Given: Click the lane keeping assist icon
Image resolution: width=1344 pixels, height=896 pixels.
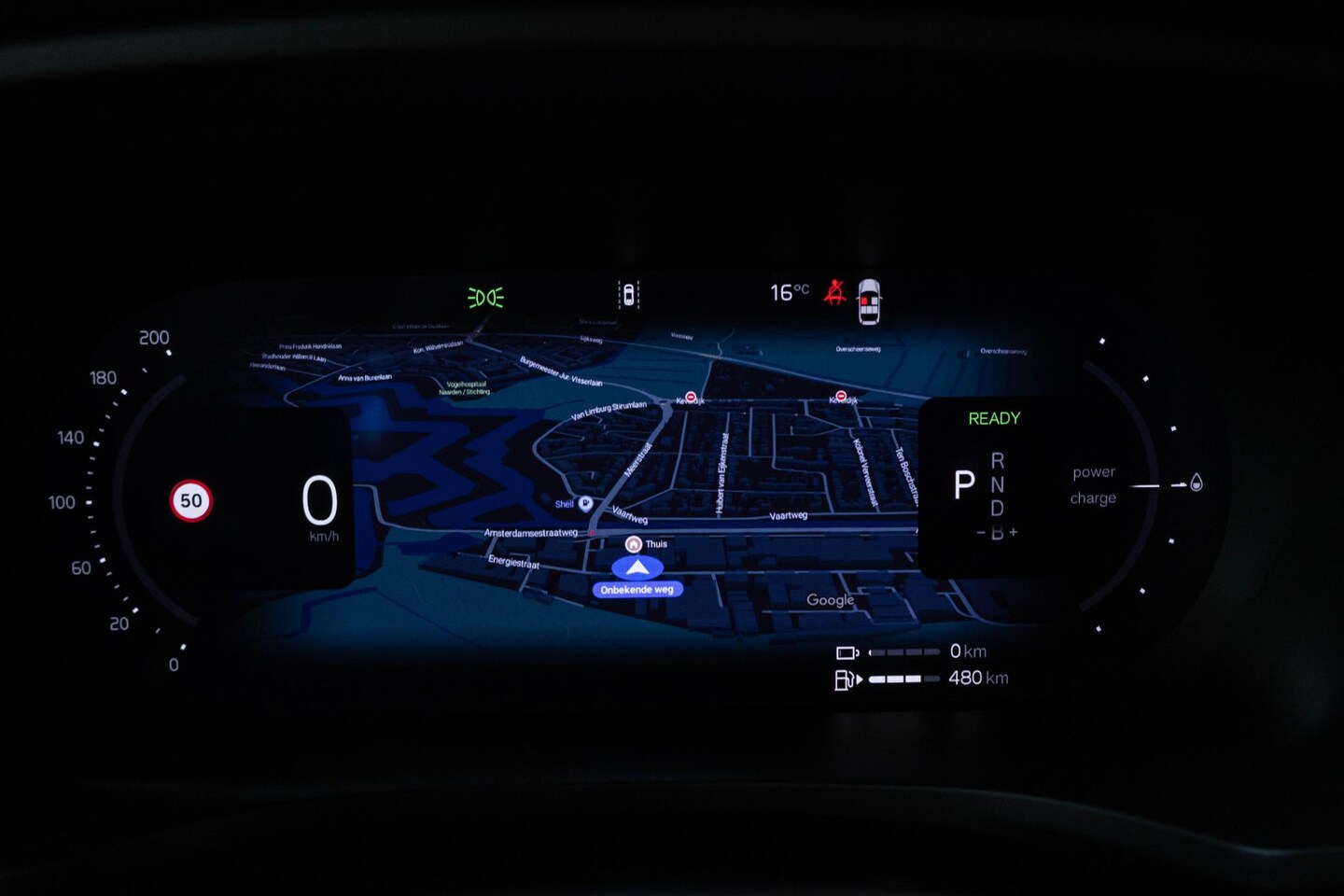Looking at the screenshot, I should [628, 295].
